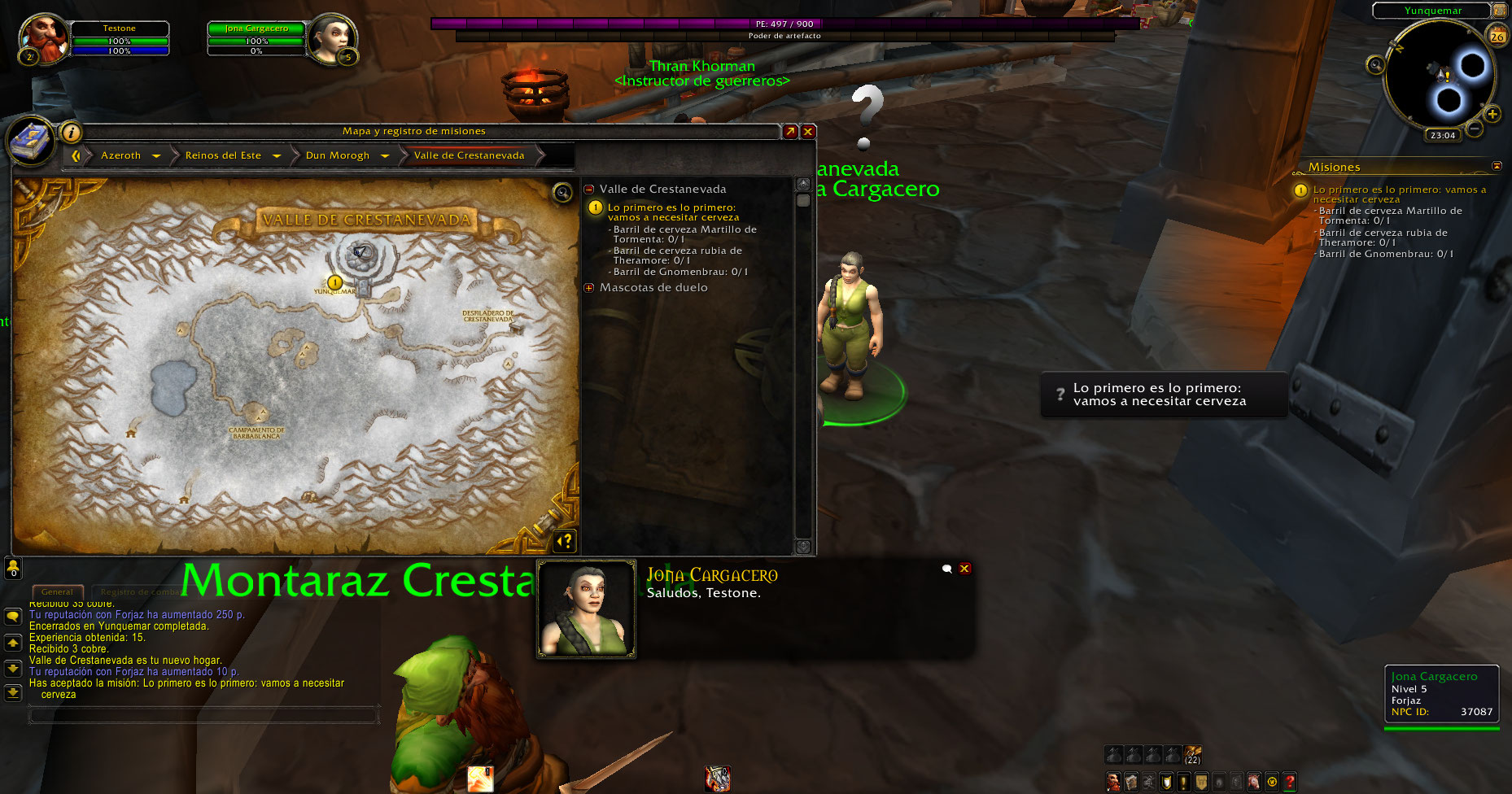Open the calendar showing day 26

[1497, 37]
